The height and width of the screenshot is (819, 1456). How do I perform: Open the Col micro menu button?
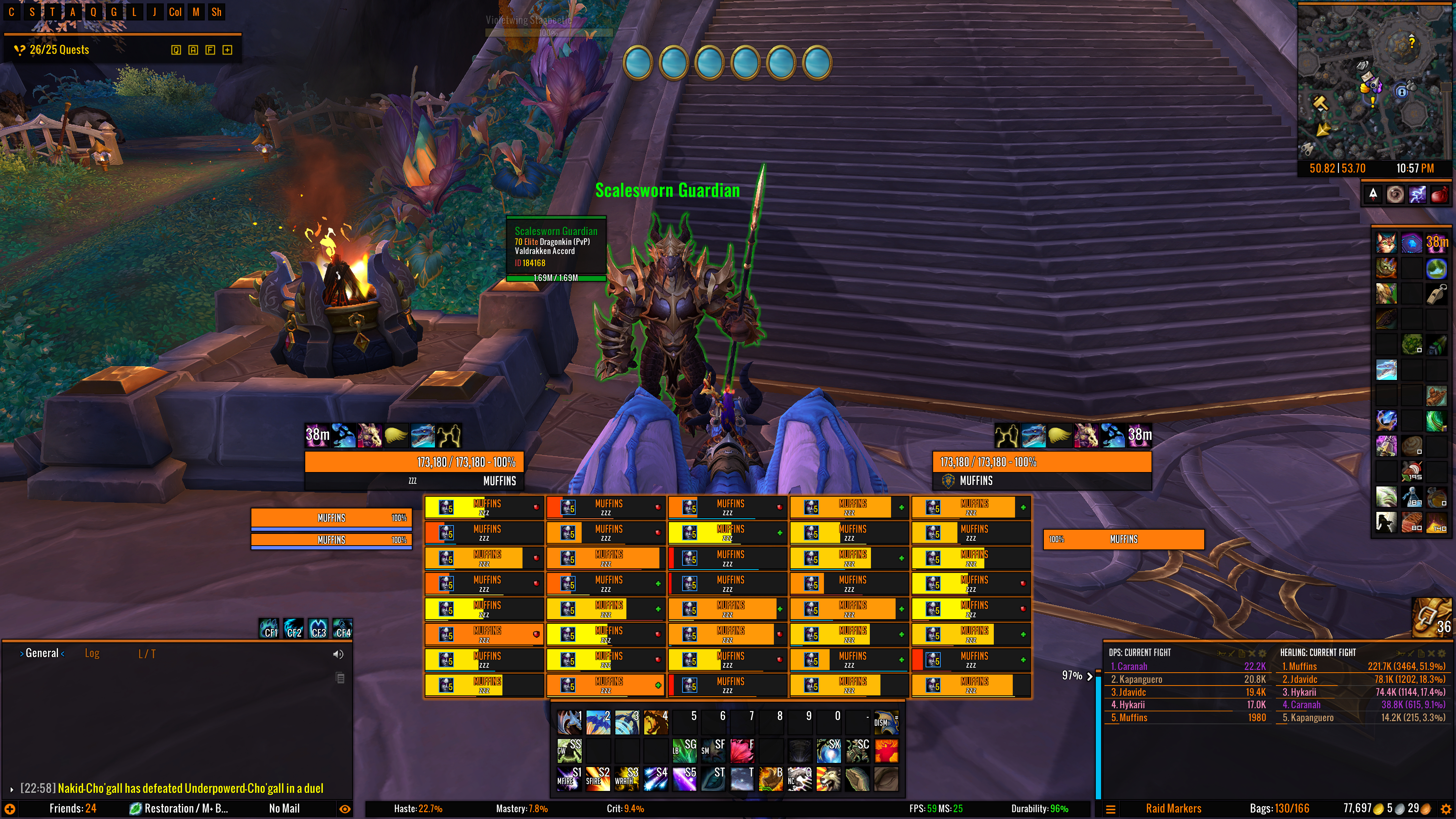pos(175,12)
